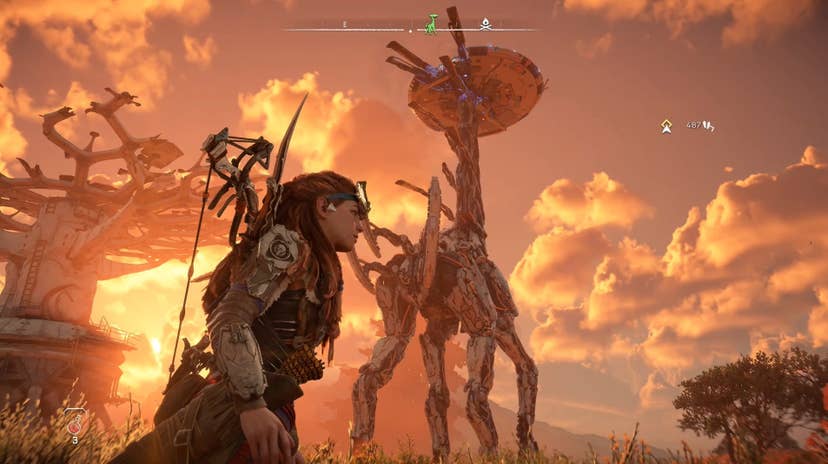
Task: Click the campfire marker on the compass
Action: (485, 23)
